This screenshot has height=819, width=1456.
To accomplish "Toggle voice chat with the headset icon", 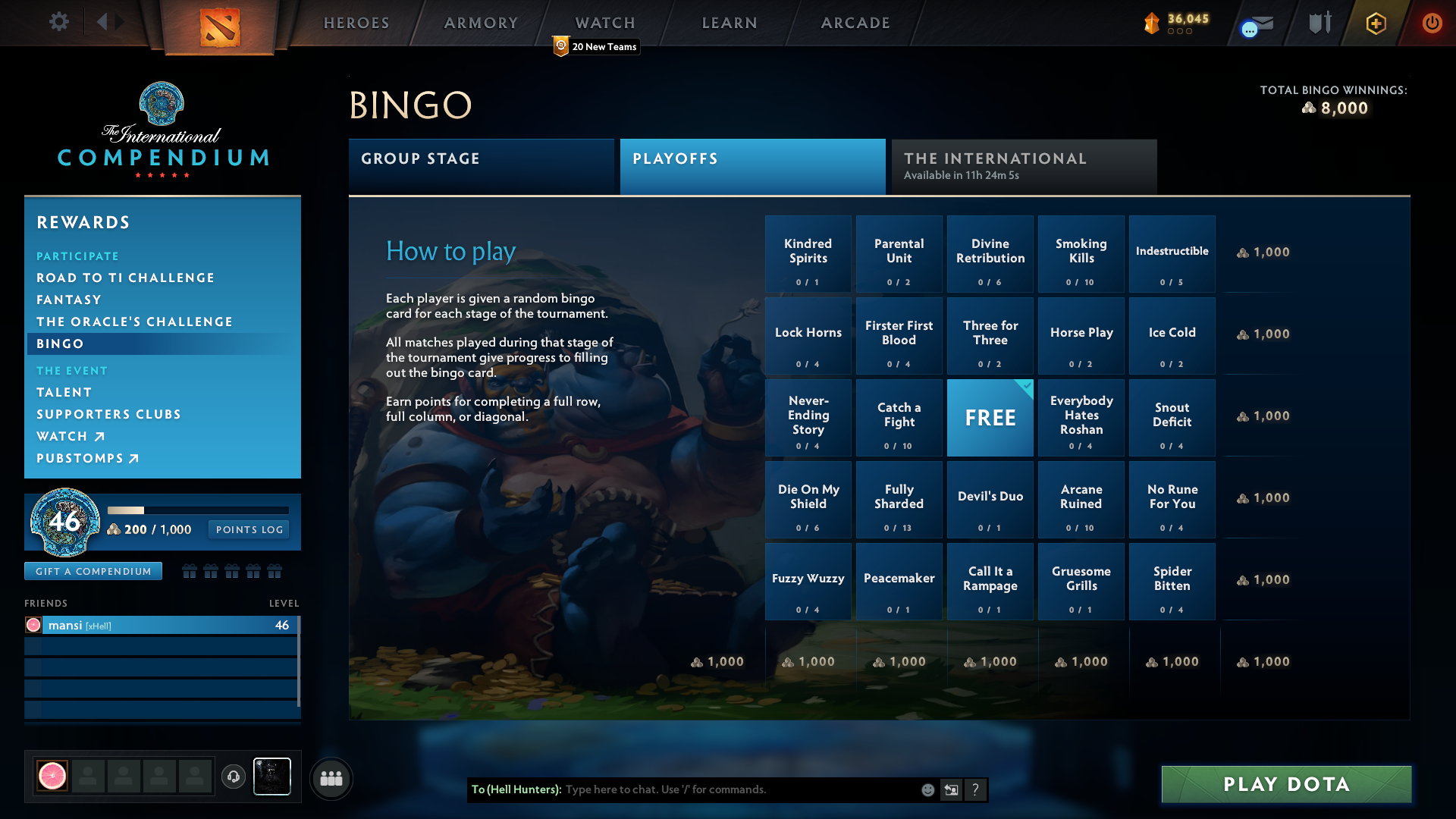I will 233,777.
